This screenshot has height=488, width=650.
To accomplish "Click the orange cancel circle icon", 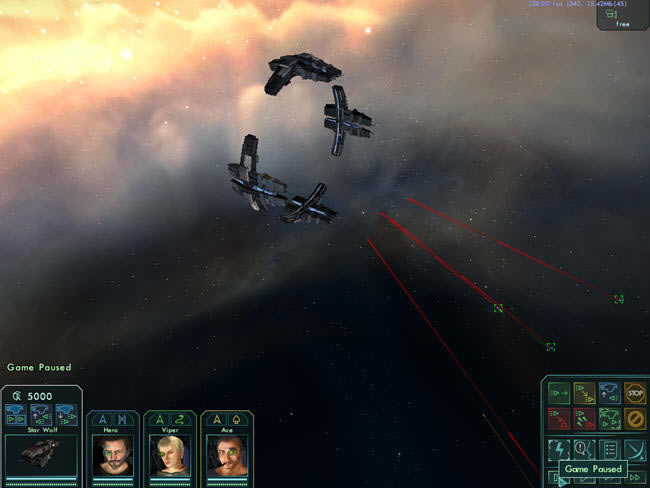I will click(x=635, y=418).
